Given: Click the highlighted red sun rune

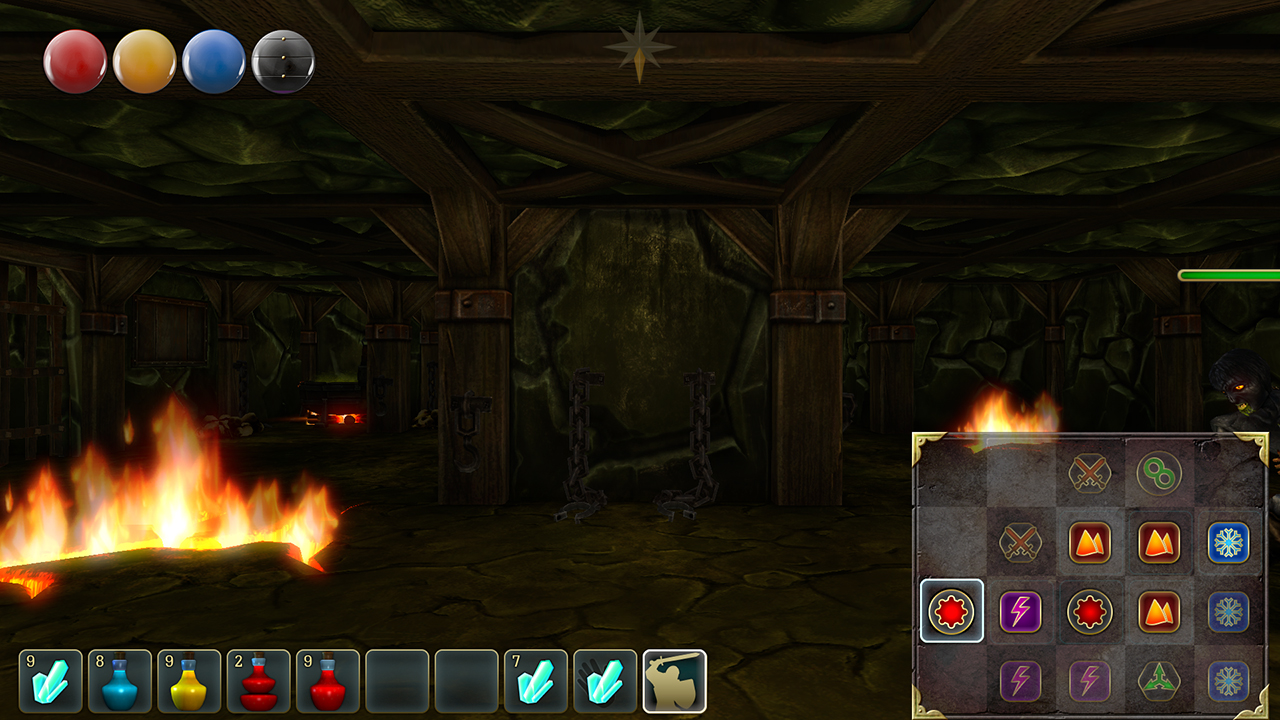Looking at the screenshot, I should pyautogui.click(x=951, y=611).
